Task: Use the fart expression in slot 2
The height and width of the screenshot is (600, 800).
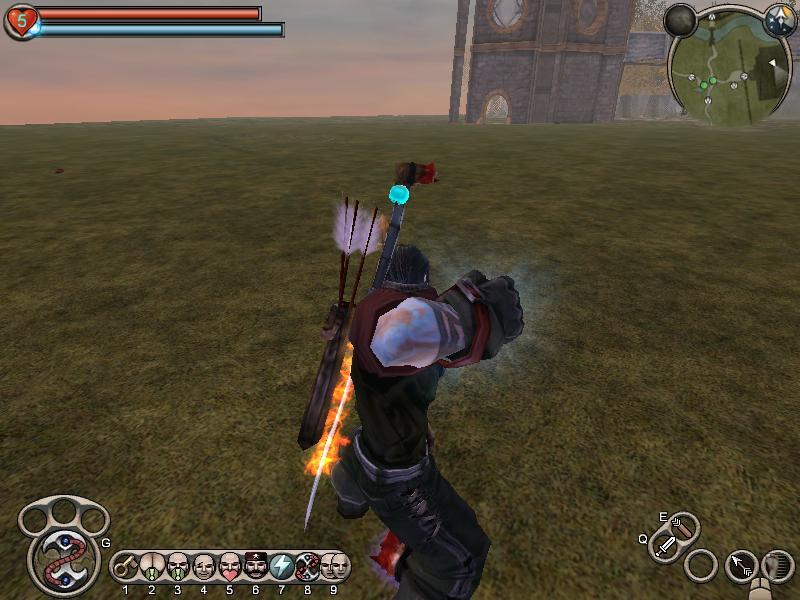Action: pos(151,567)
